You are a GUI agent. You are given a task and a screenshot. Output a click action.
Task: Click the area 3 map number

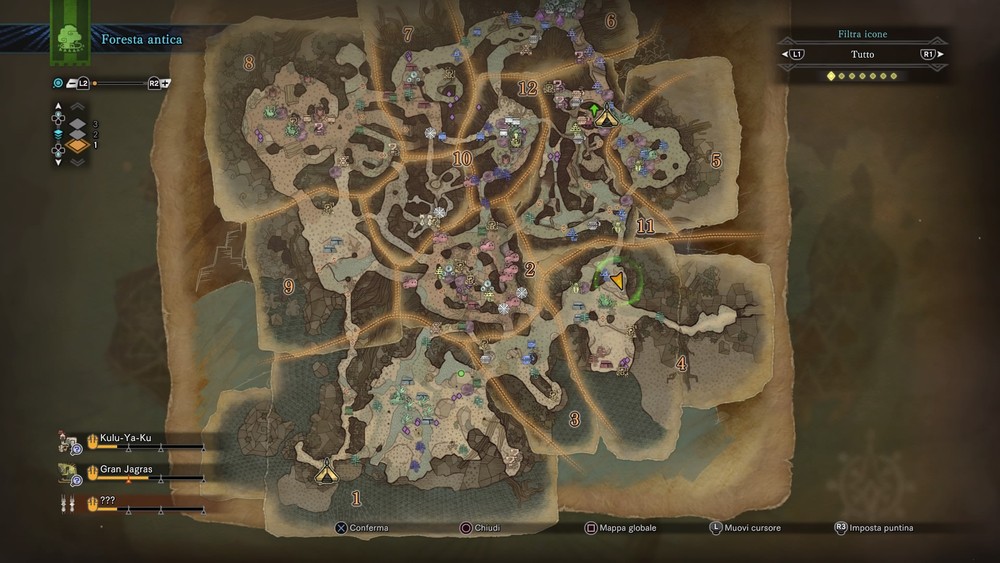click(x=575, y=419)
